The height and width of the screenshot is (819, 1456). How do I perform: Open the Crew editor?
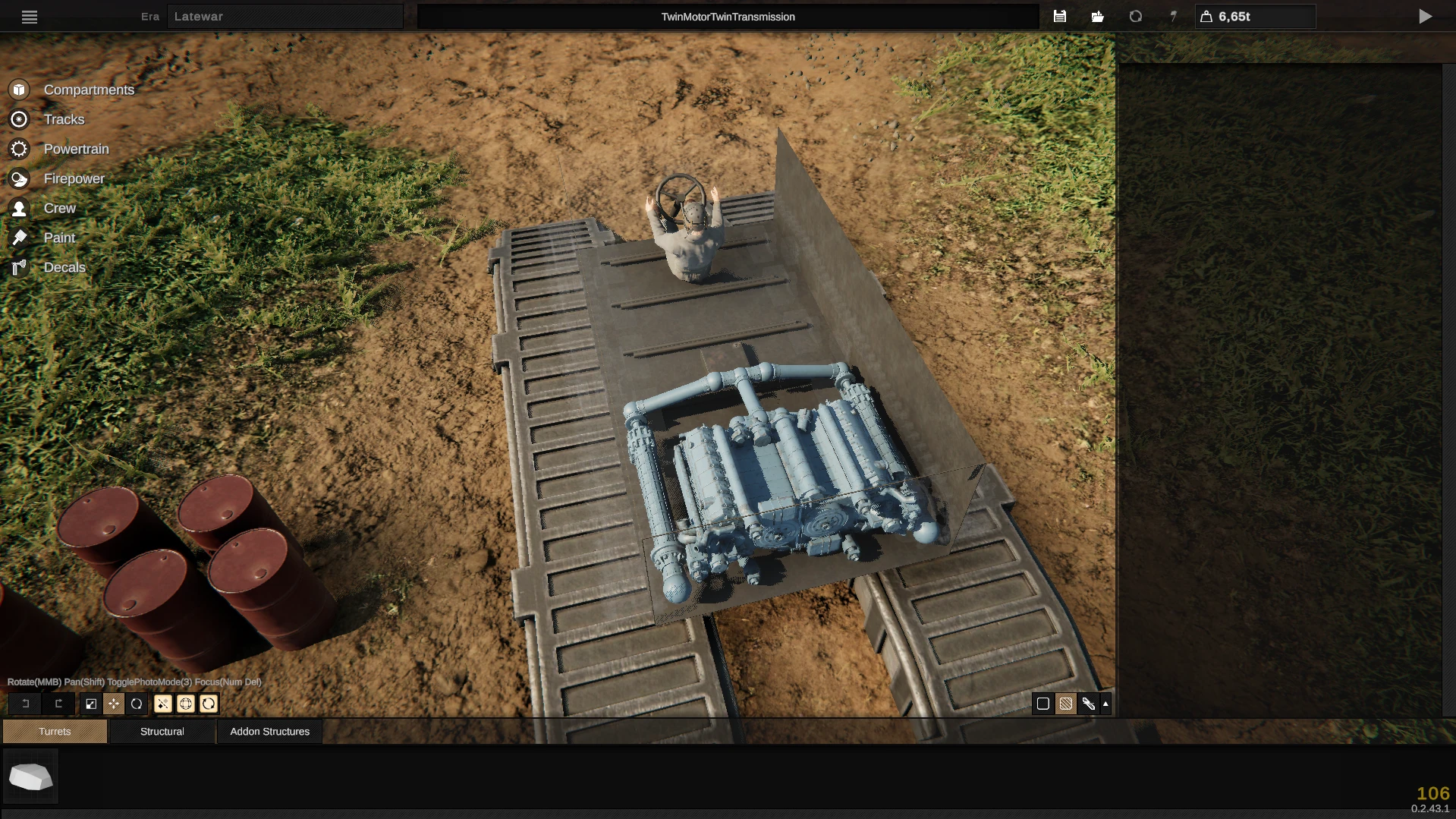pyautogui.click(x=59, y=208)
